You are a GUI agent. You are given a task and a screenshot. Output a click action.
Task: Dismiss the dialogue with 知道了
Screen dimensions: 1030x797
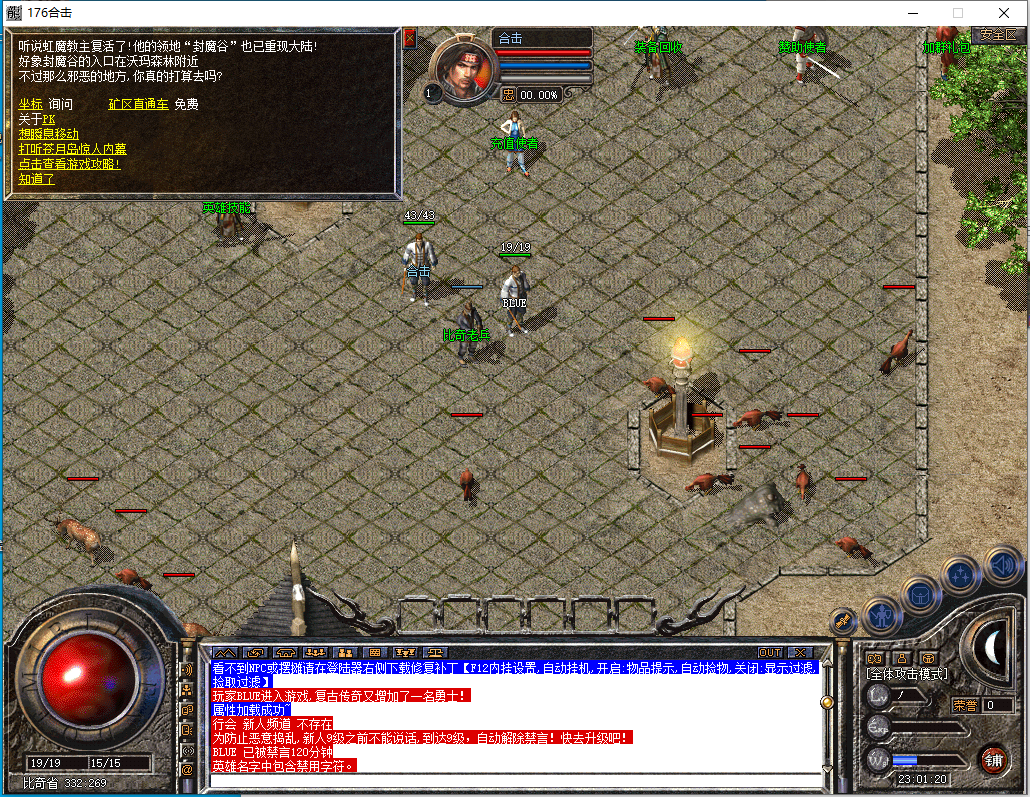tap(36, 179)
